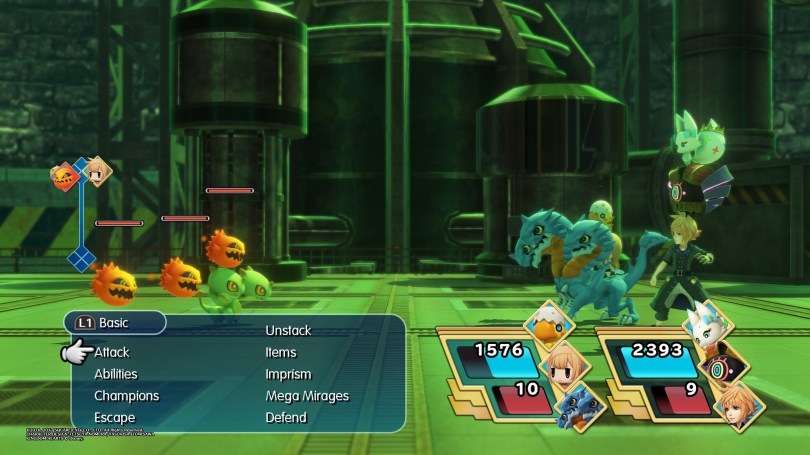The height and width of the screenshot is (455, 810).
Task: Choose the Champions option
Action: click(126, 396)
